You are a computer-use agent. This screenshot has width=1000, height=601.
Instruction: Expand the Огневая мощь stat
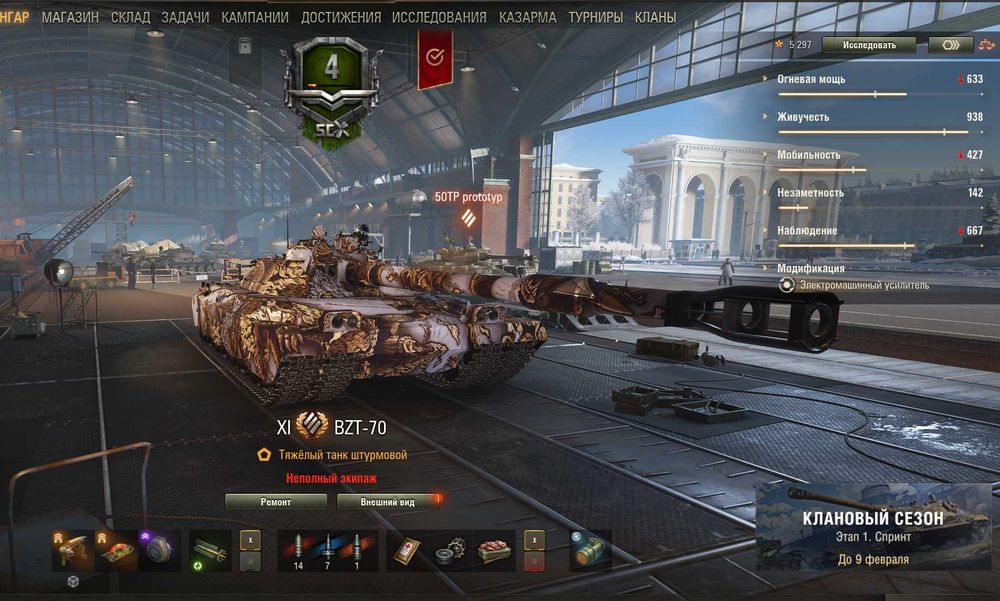(x=811, y=78)
